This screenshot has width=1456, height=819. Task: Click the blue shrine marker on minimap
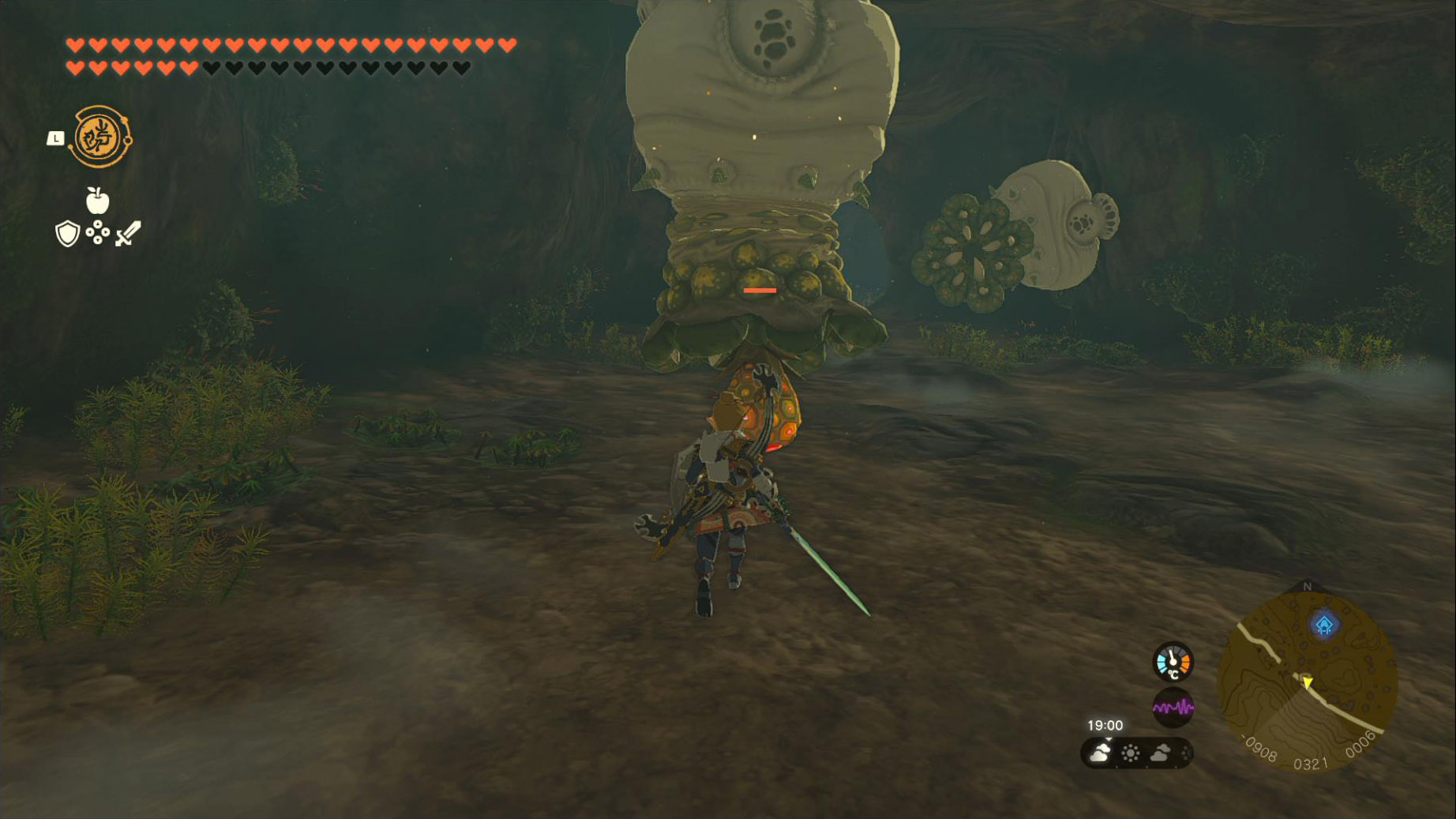click(x=1324, y=625)
